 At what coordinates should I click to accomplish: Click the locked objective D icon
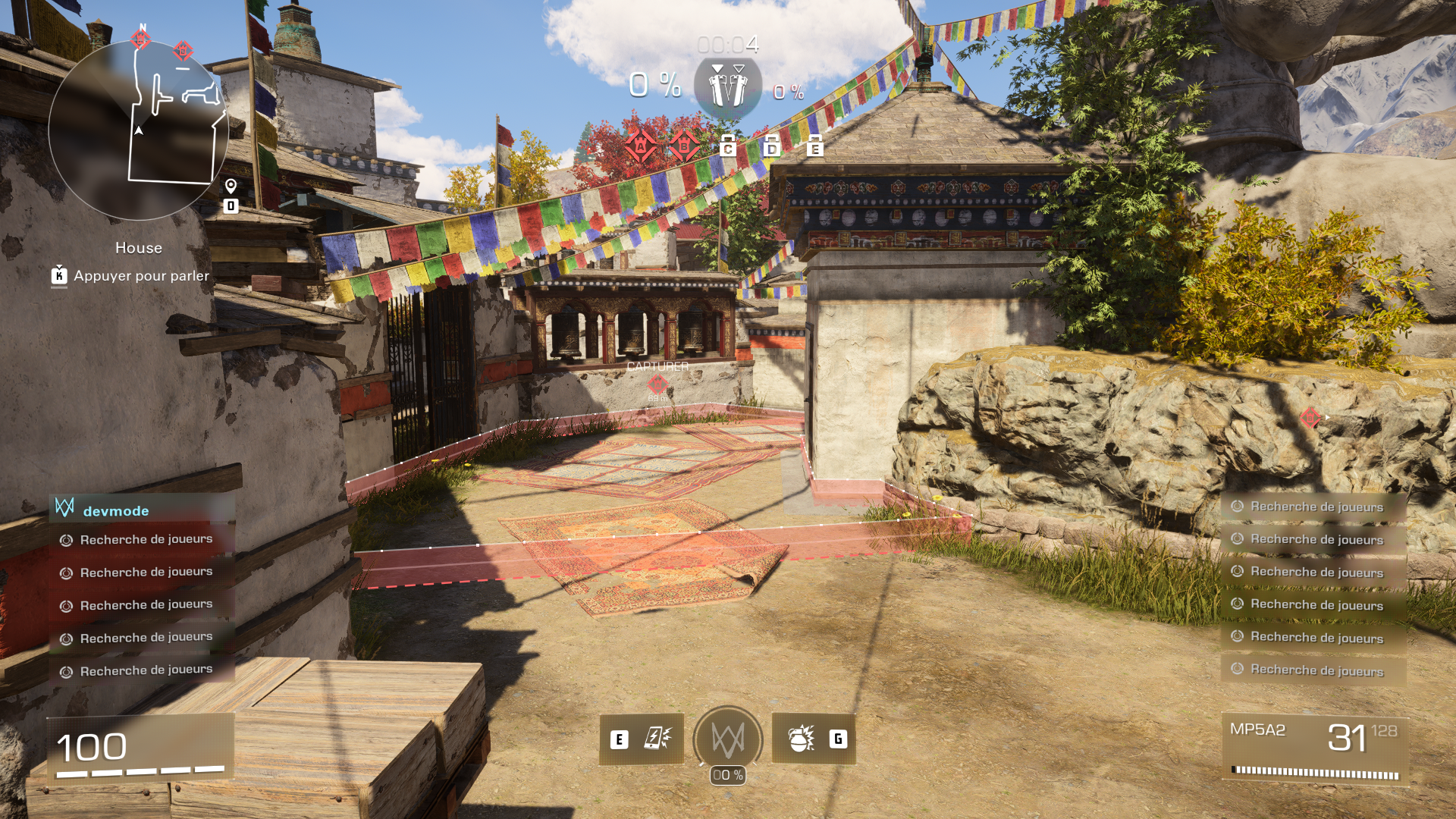[771, 146]
